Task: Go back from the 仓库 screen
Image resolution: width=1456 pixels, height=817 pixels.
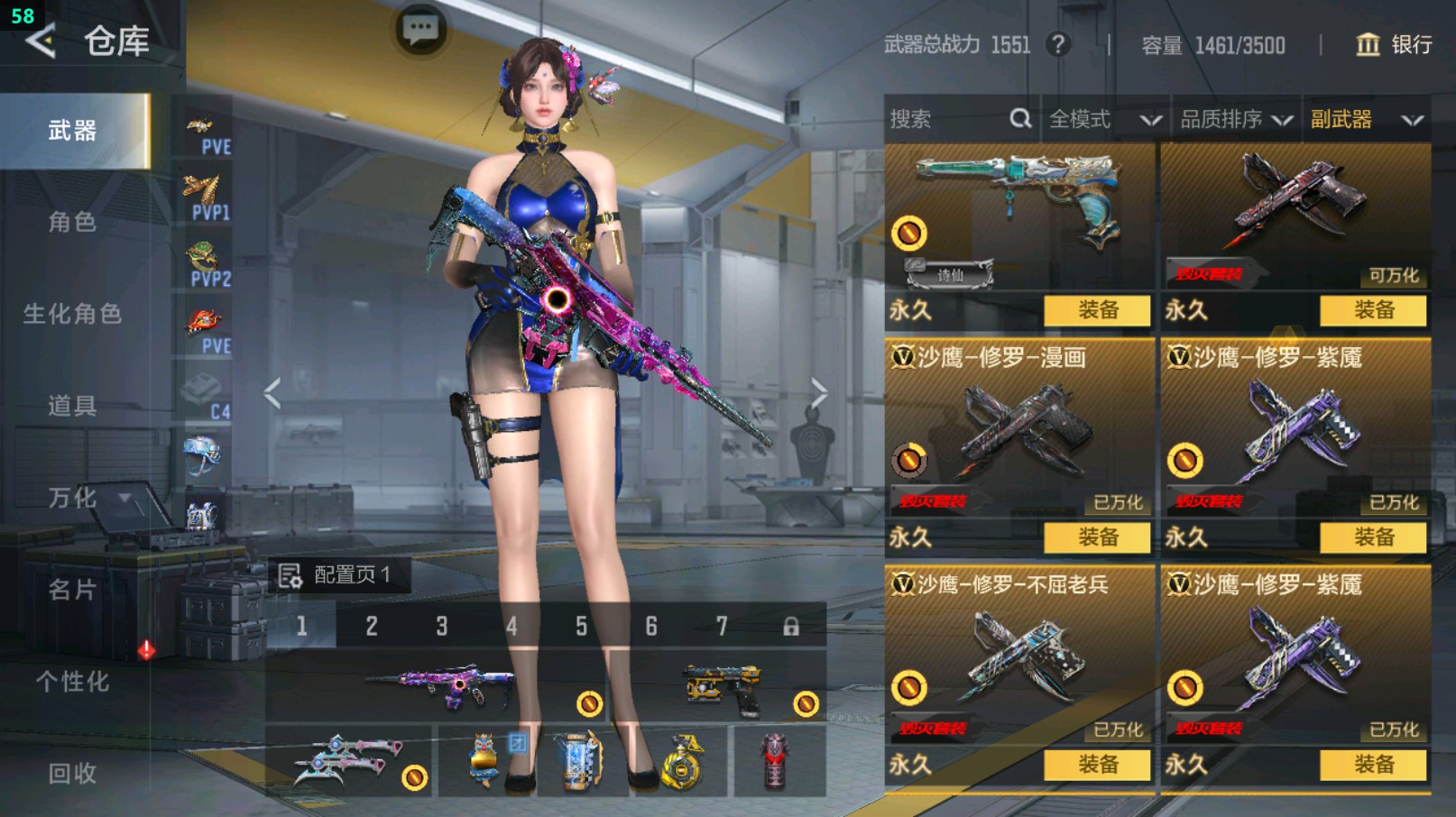Action: point(41,41)
